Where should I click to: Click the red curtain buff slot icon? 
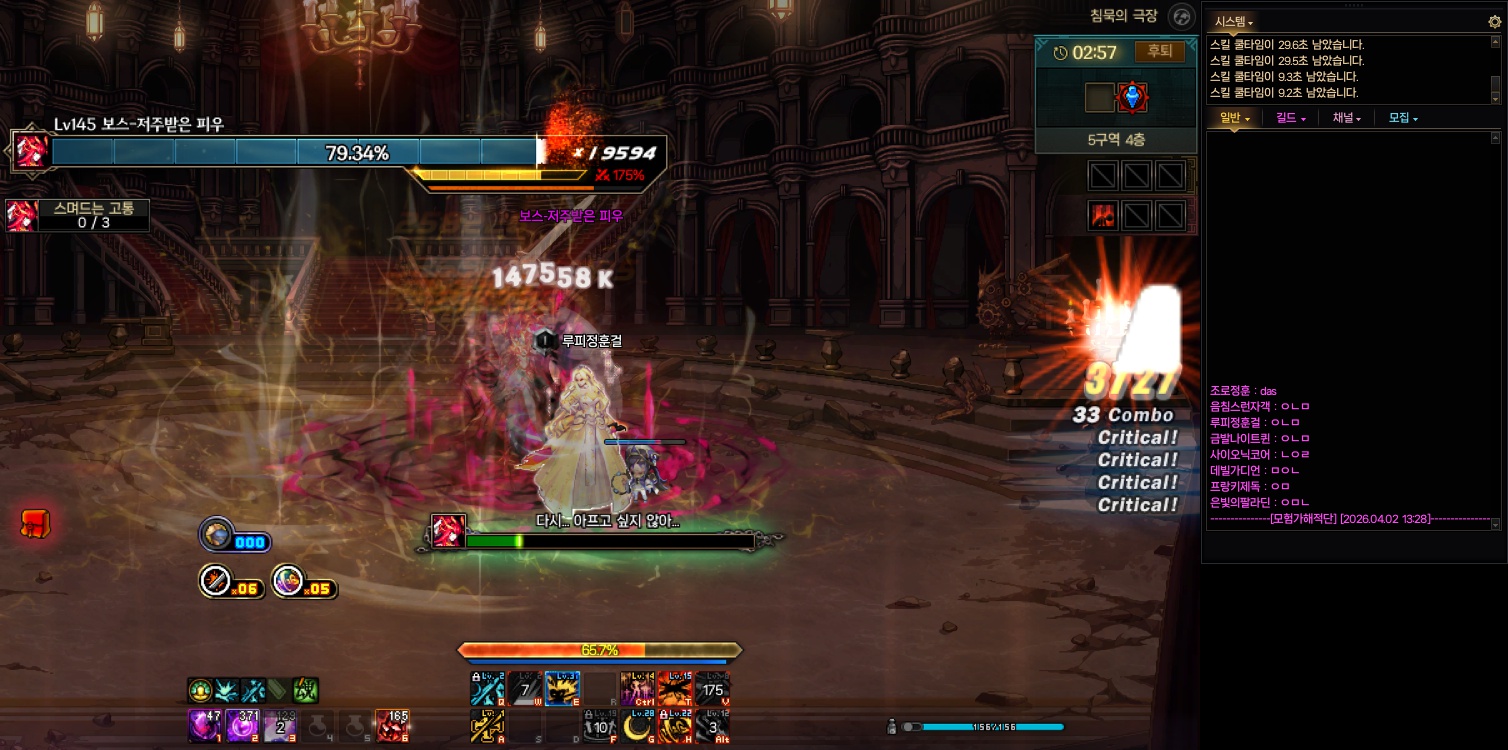pyautogui.click(x=1103, y=215)
